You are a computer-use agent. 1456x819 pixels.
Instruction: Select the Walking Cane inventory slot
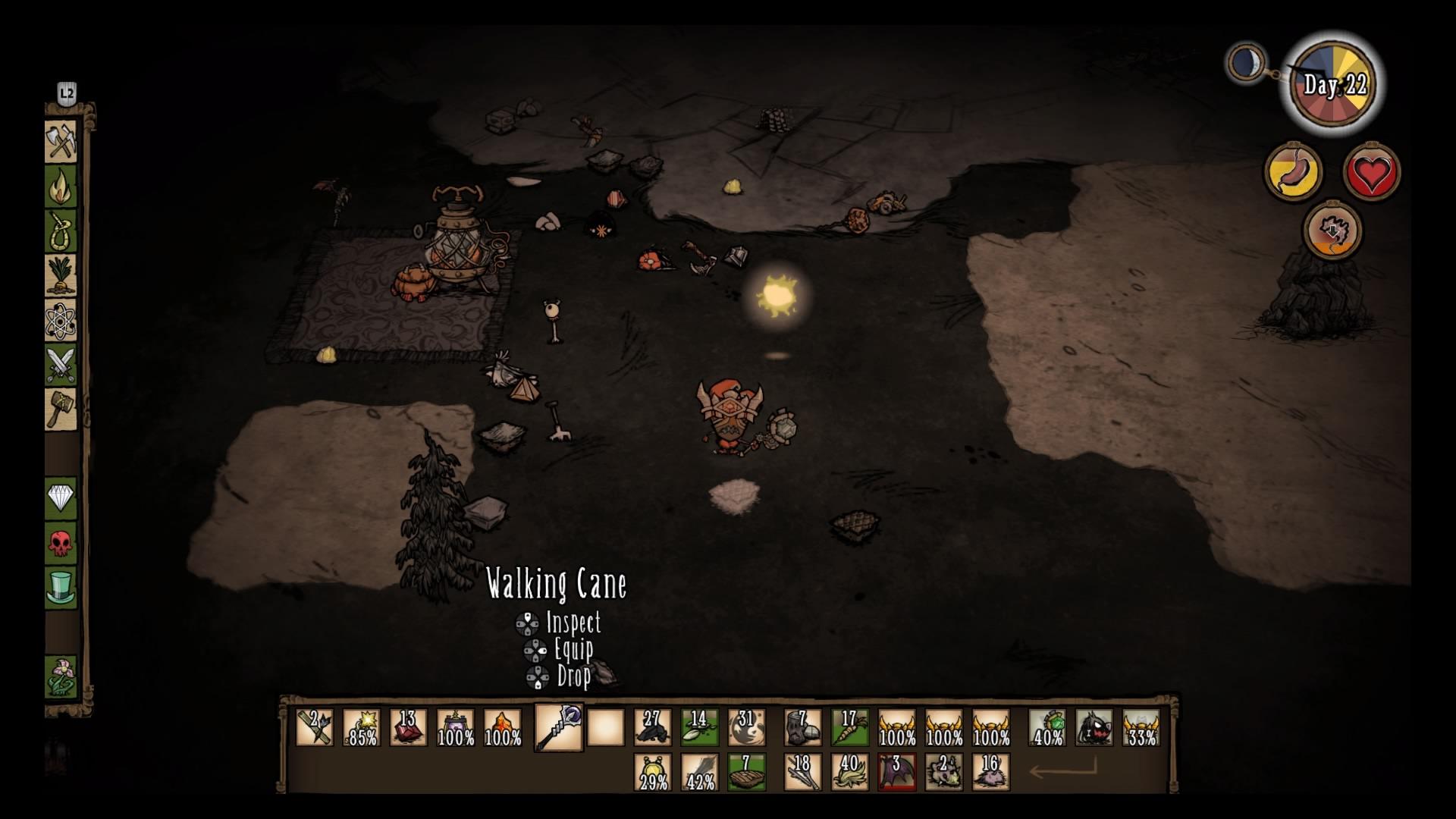point(559,728)
